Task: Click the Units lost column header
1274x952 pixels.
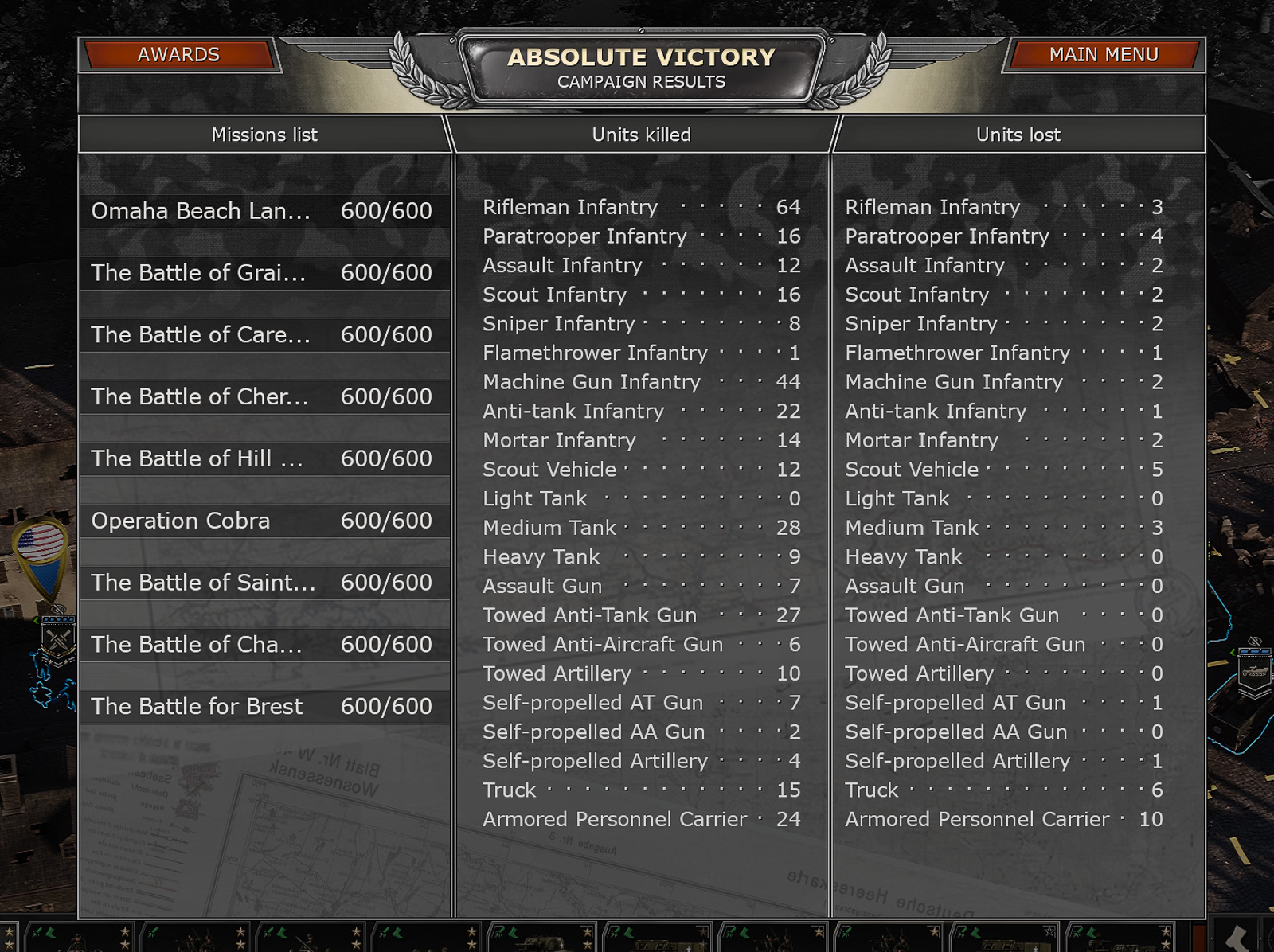Action: [x=1017, y=135]
